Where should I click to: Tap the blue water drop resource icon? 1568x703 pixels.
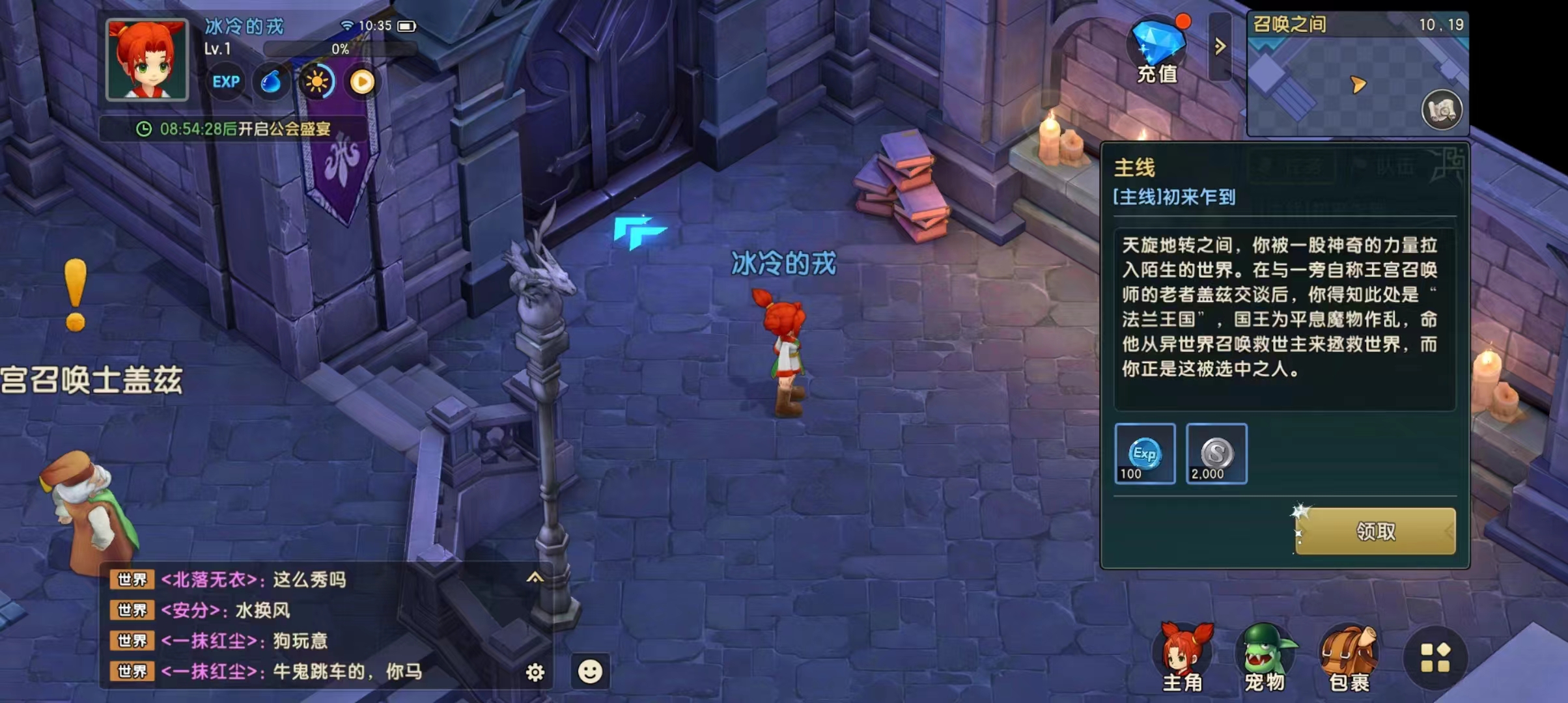(273, 82)
